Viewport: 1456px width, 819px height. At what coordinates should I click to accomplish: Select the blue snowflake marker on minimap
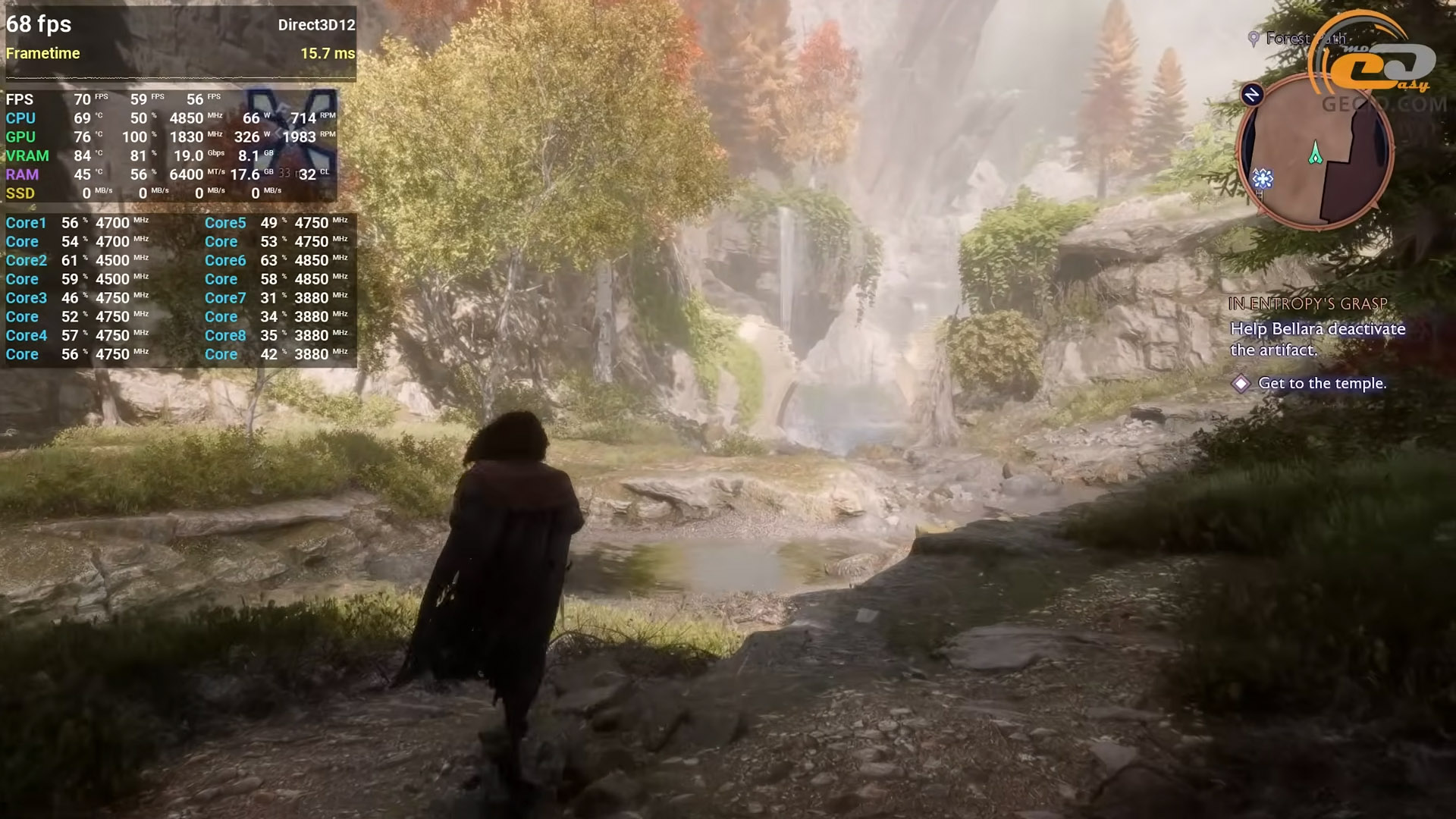click(1262, 179)
